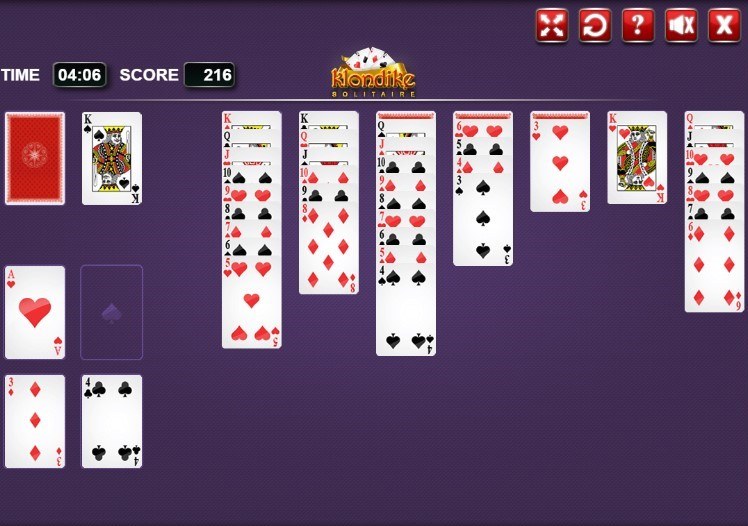Choose the 3 of spades tableau card
Image resolution: width=748 pixels, height=526 pixels.
pos(482,220)
